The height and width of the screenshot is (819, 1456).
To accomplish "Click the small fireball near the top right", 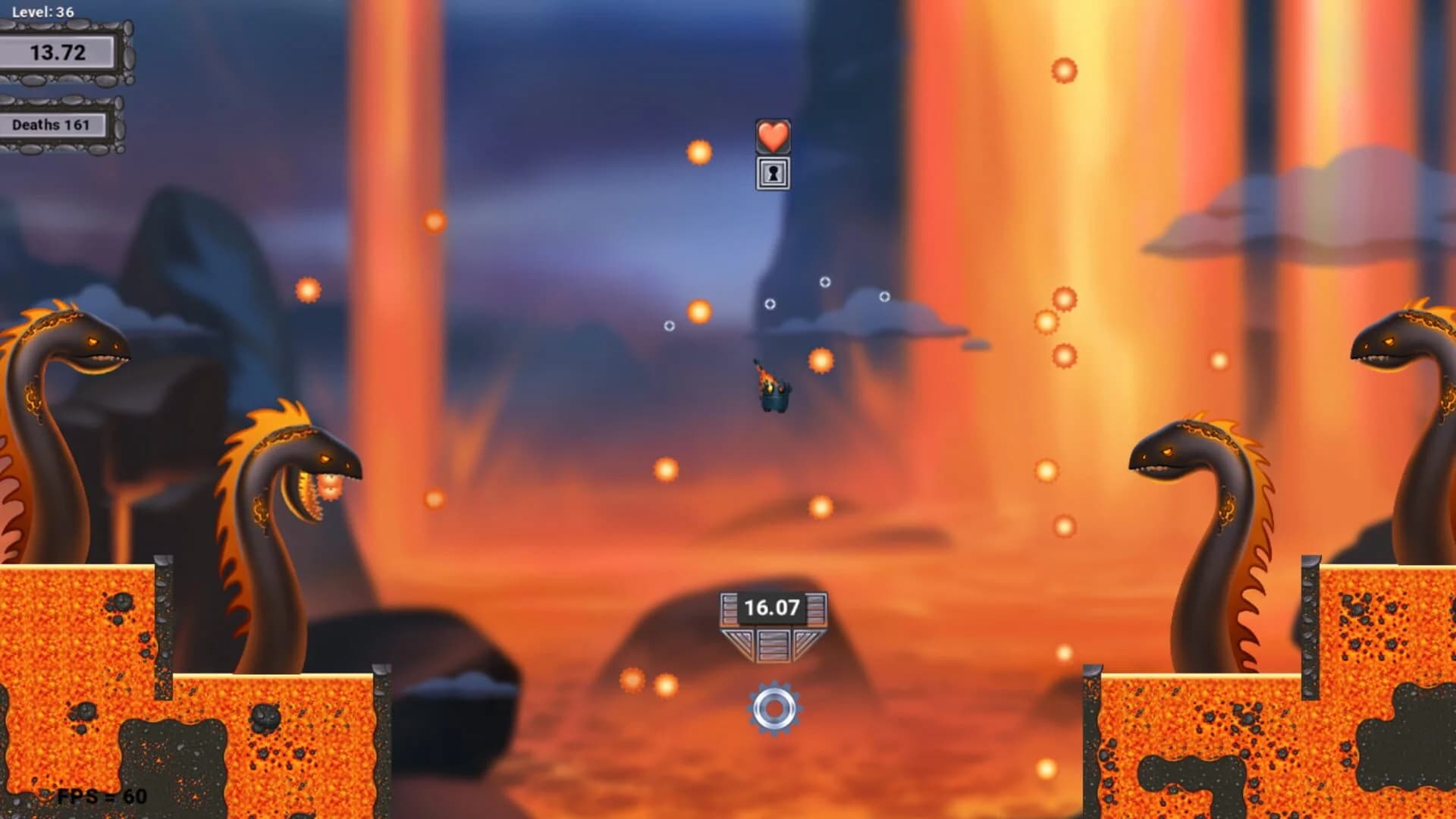I will pyautogui.click(x=1063, y=72).
